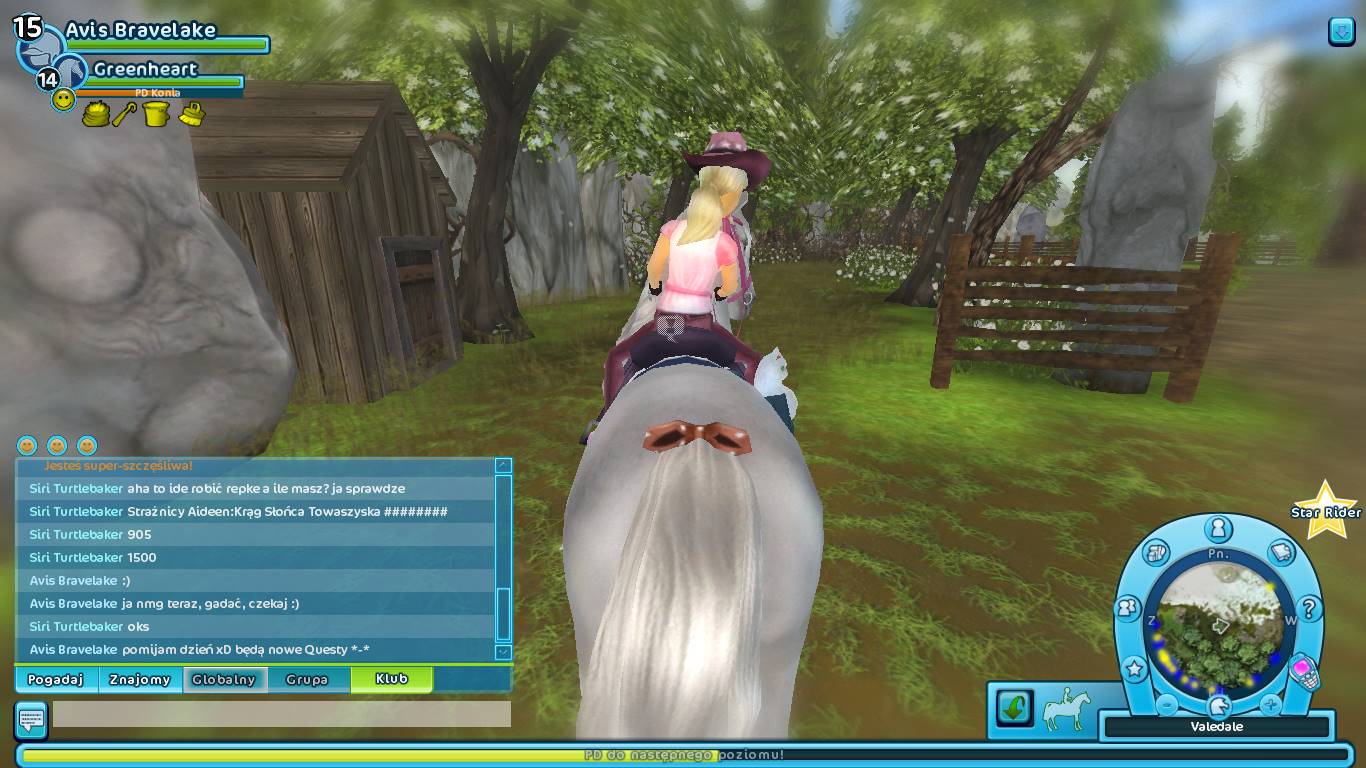Switch to the Klub chat tab
1366x768 pixels.
pyautogui.click(x=390, y=679)
